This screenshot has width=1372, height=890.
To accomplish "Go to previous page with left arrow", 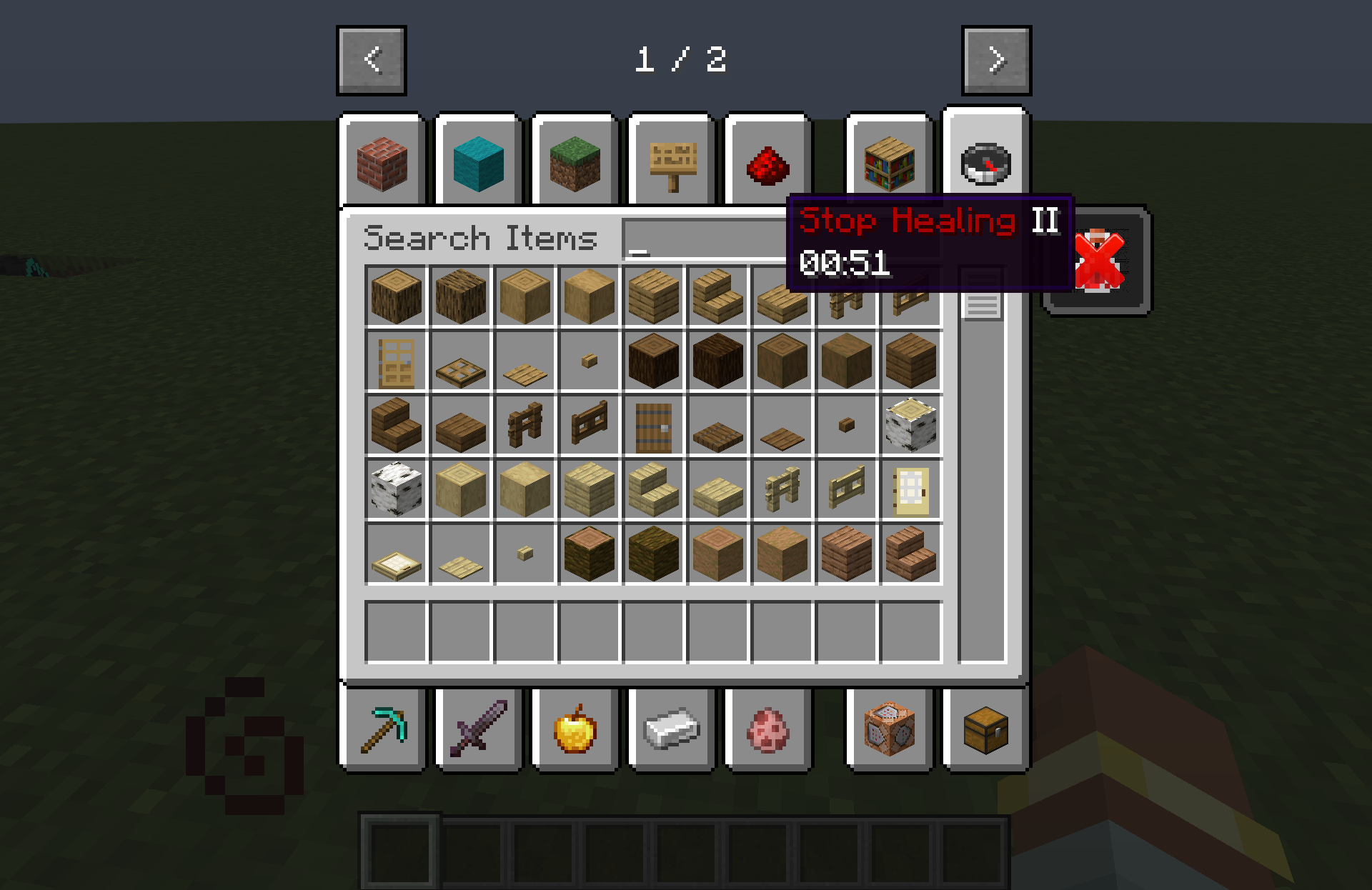I will tap(370, 60).
